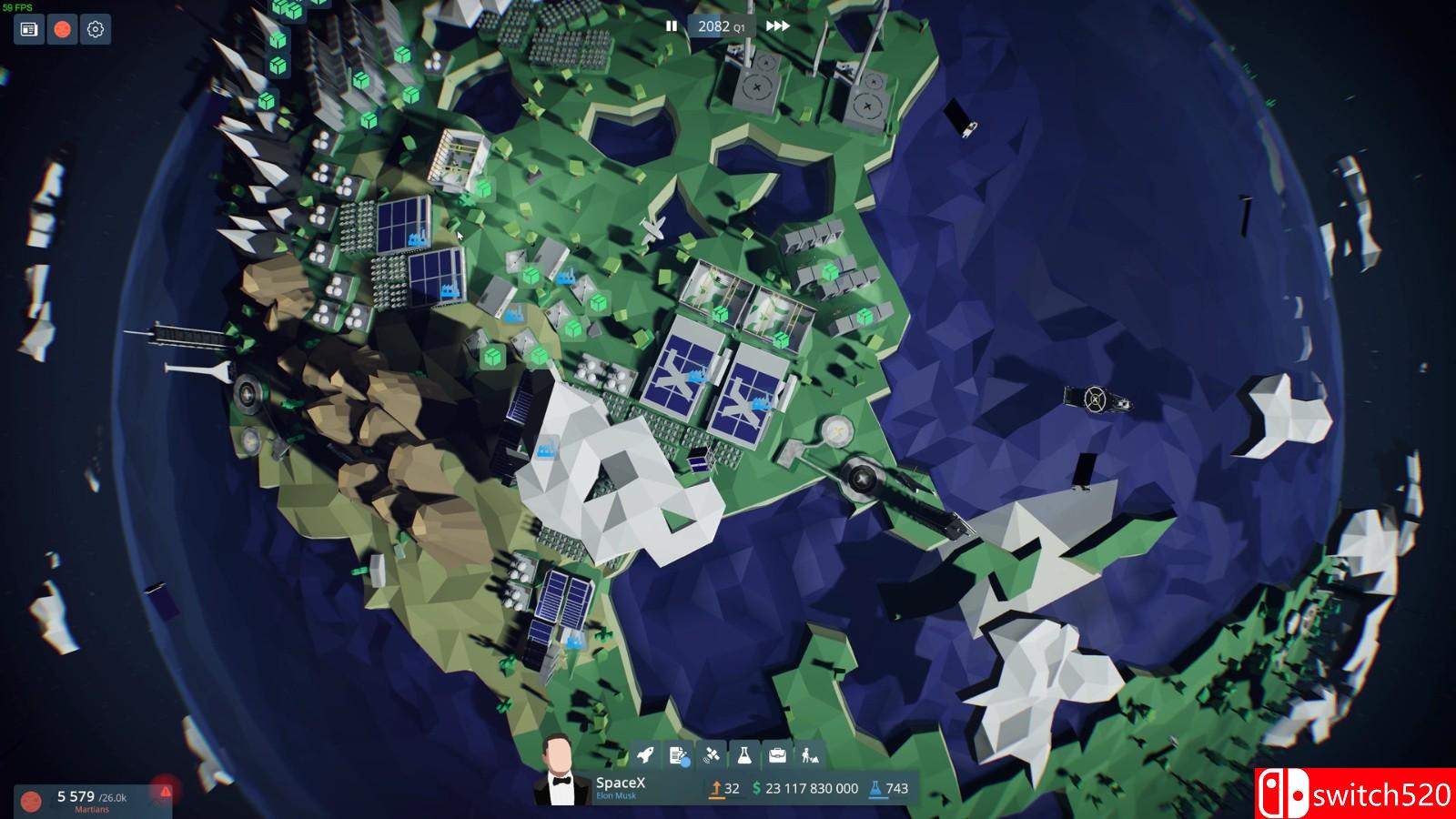Open the company briefcase panel
Viewport: 1456px width, 819px height.
(x=778, y=753)
